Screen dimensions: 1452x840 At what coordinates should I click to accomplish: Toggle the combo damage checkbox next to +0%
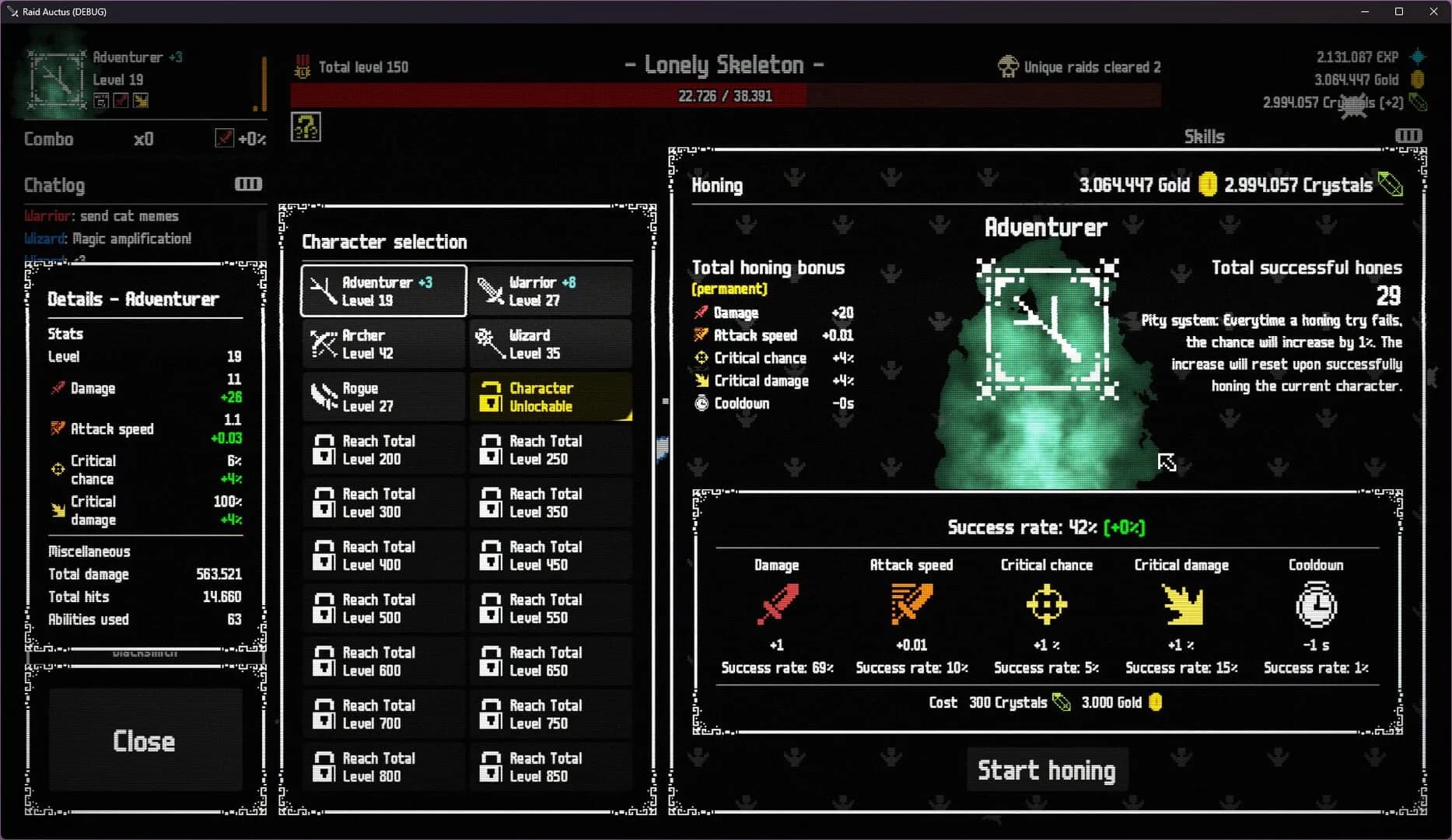[x=225, y=138]
